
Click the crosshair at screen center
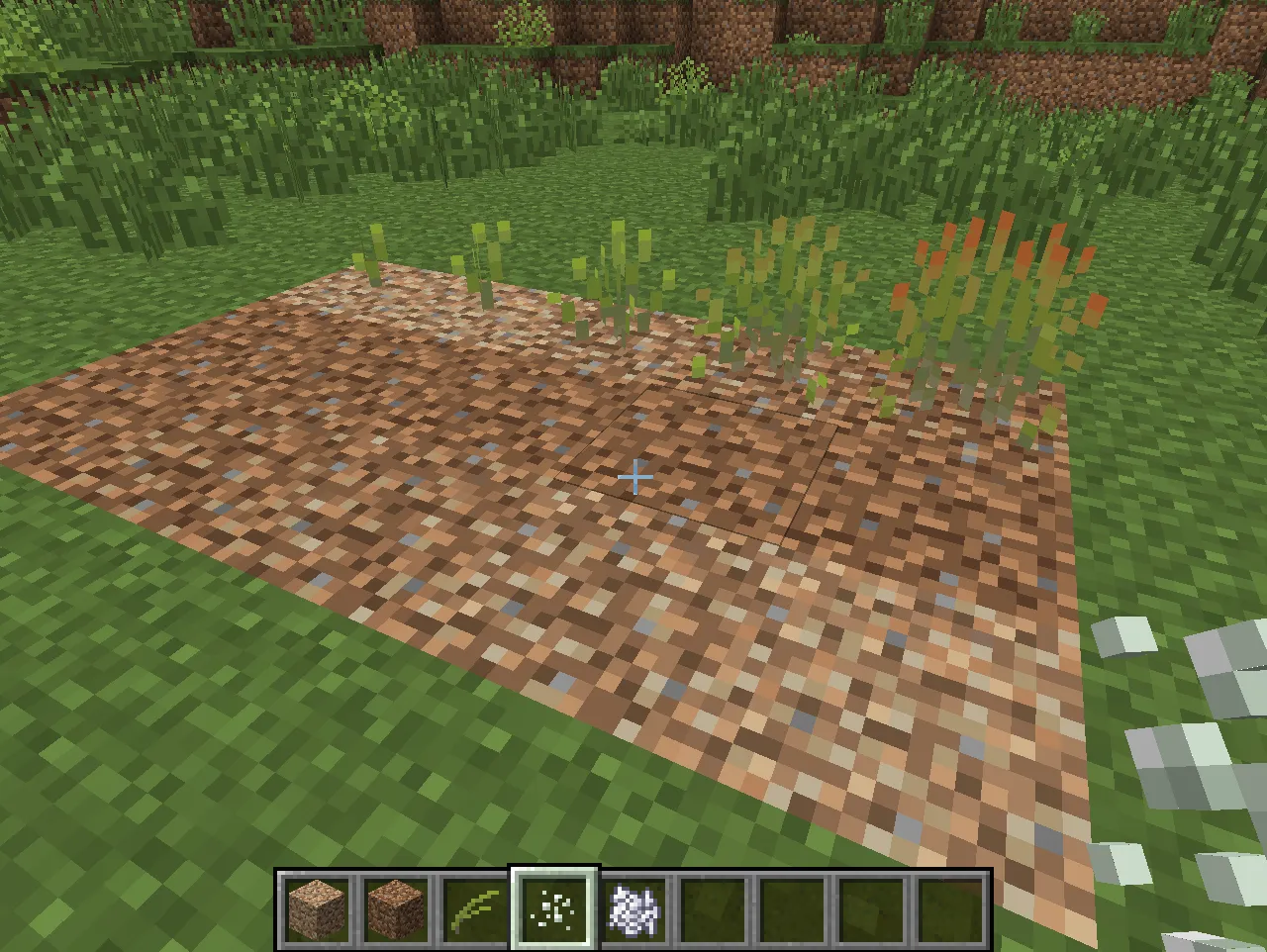(x=634, y=477)
